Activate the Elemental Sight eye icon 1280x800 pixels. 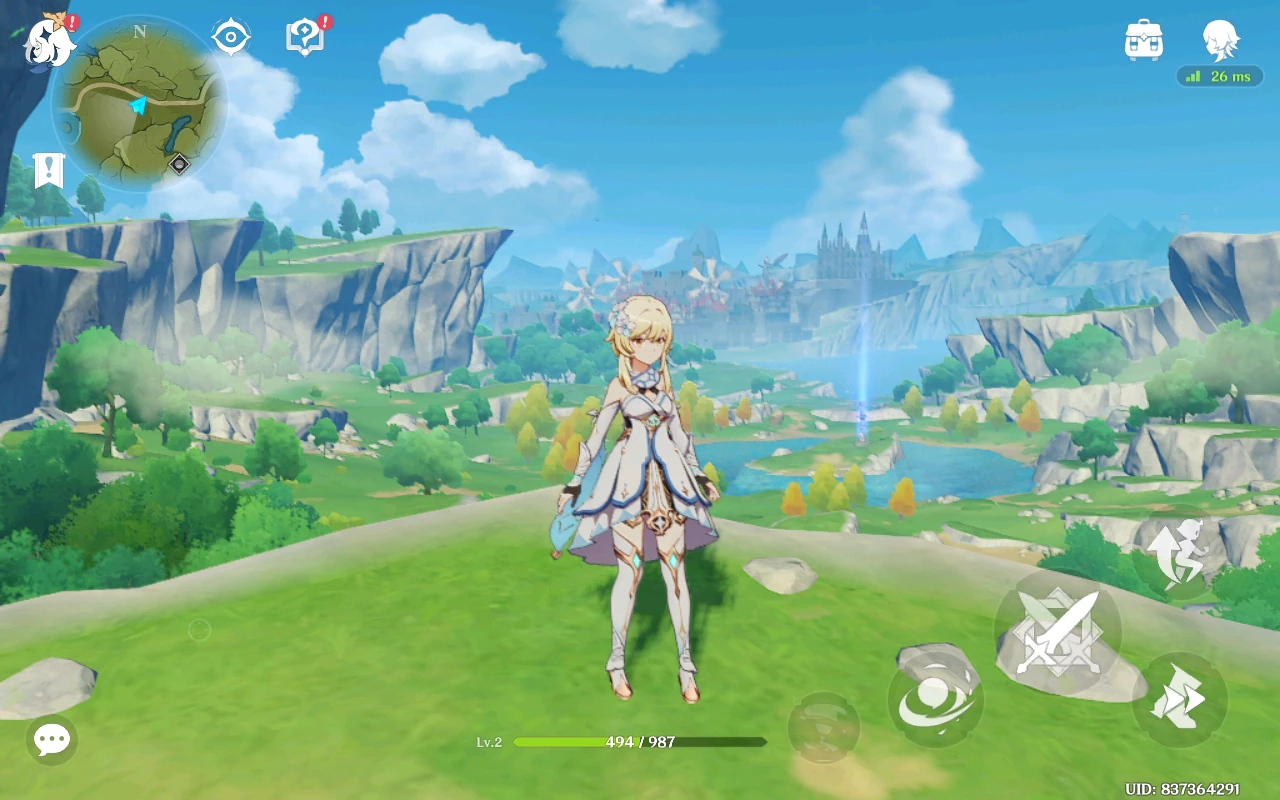(230, 38)
